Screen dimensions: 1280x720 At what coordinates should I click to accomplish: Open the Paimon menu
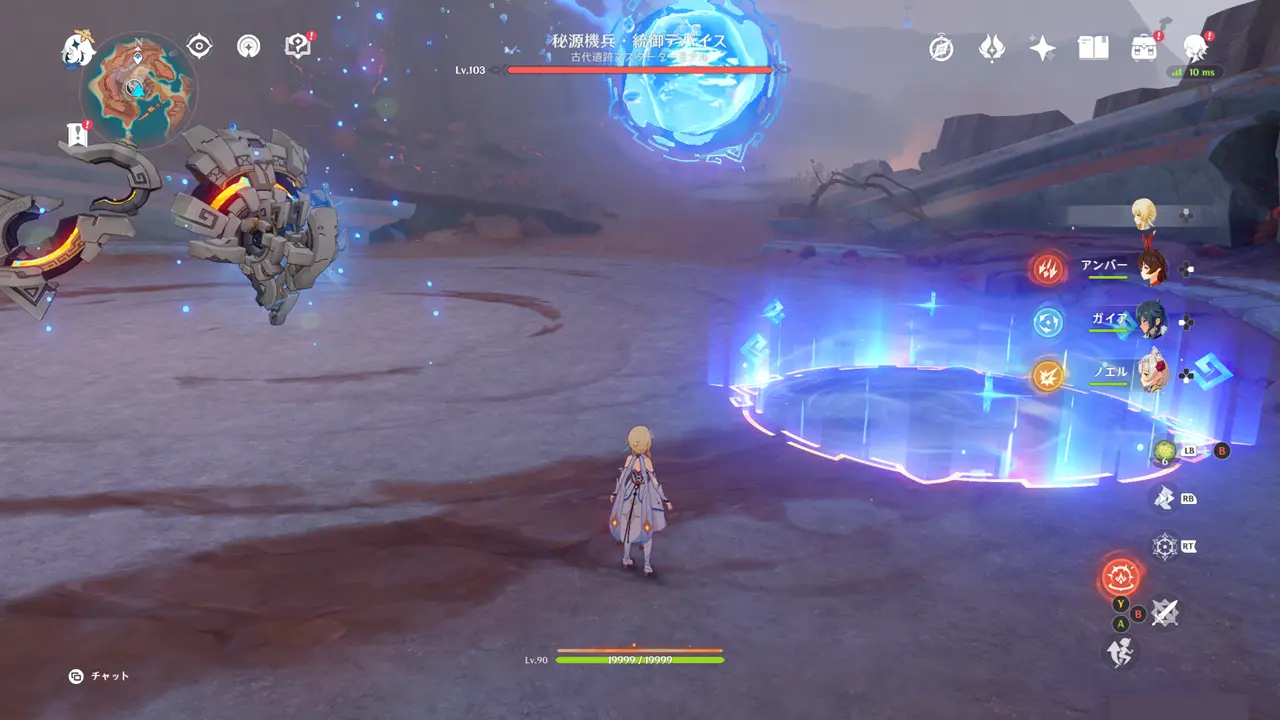click(77, 47)
